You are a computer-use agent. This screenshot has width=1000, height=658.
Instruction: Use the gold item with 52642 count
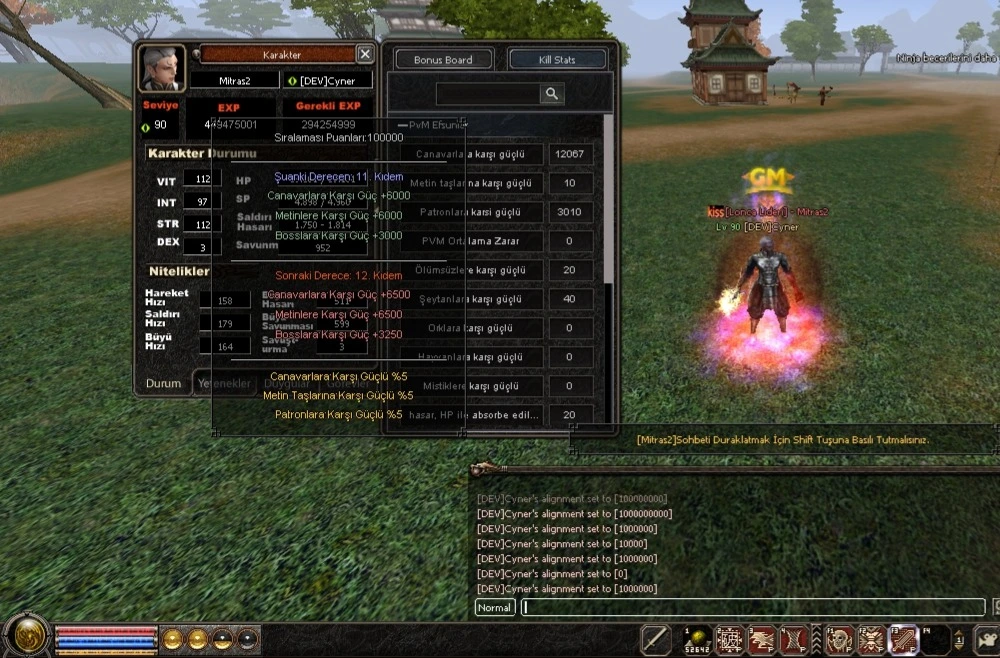point(697,638)
